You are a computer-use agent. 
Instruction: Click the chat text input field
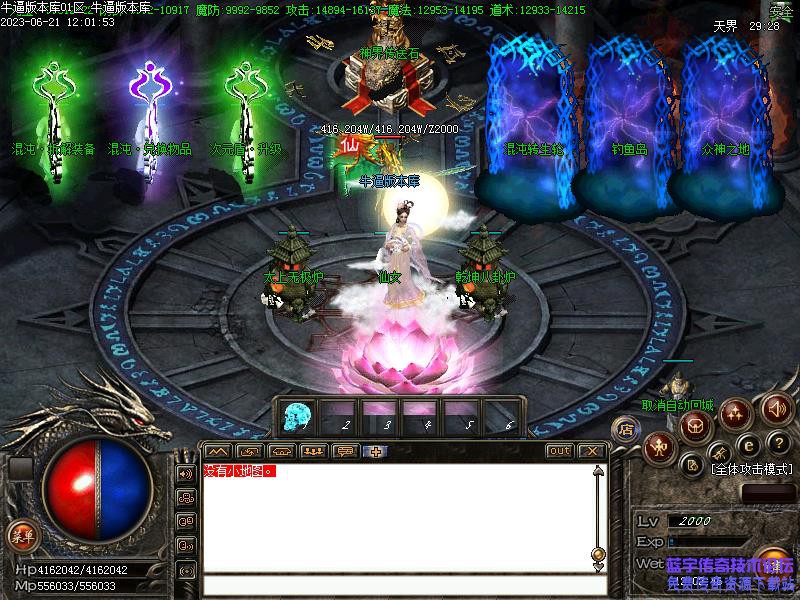(x=400, y=585)
